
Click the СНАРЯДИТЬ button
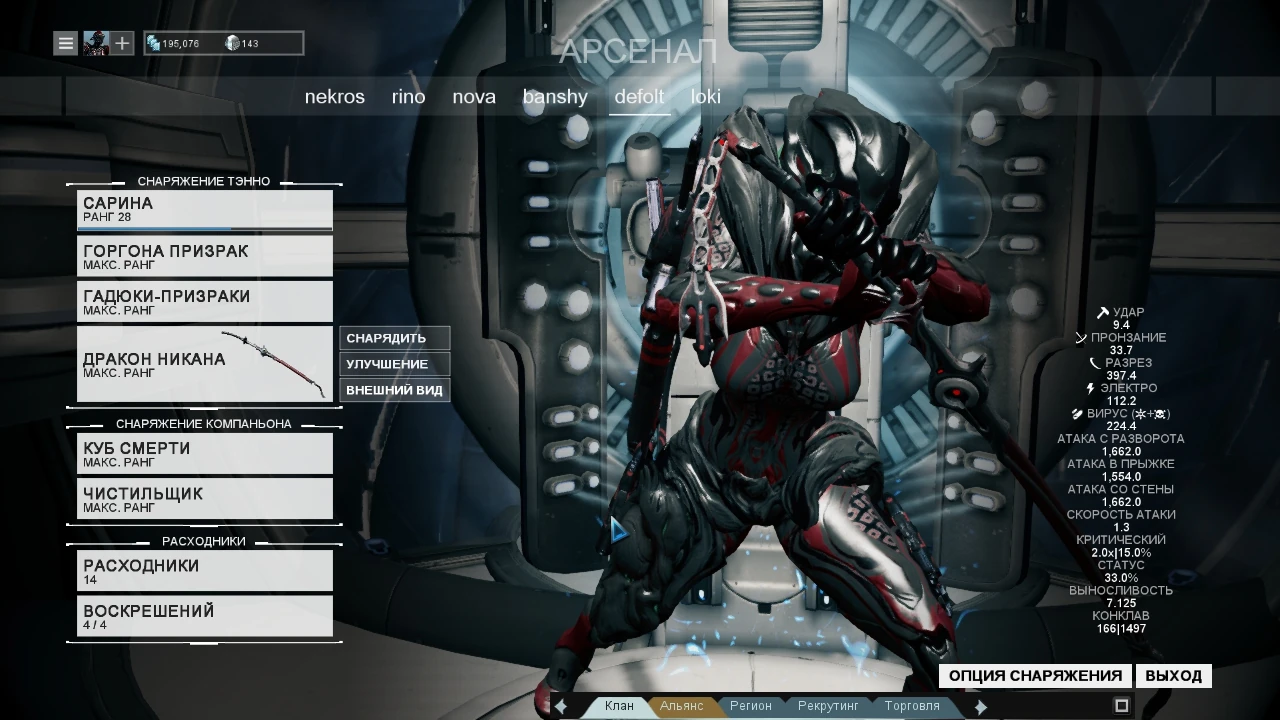pyautogui.click(x=394, y=338)
